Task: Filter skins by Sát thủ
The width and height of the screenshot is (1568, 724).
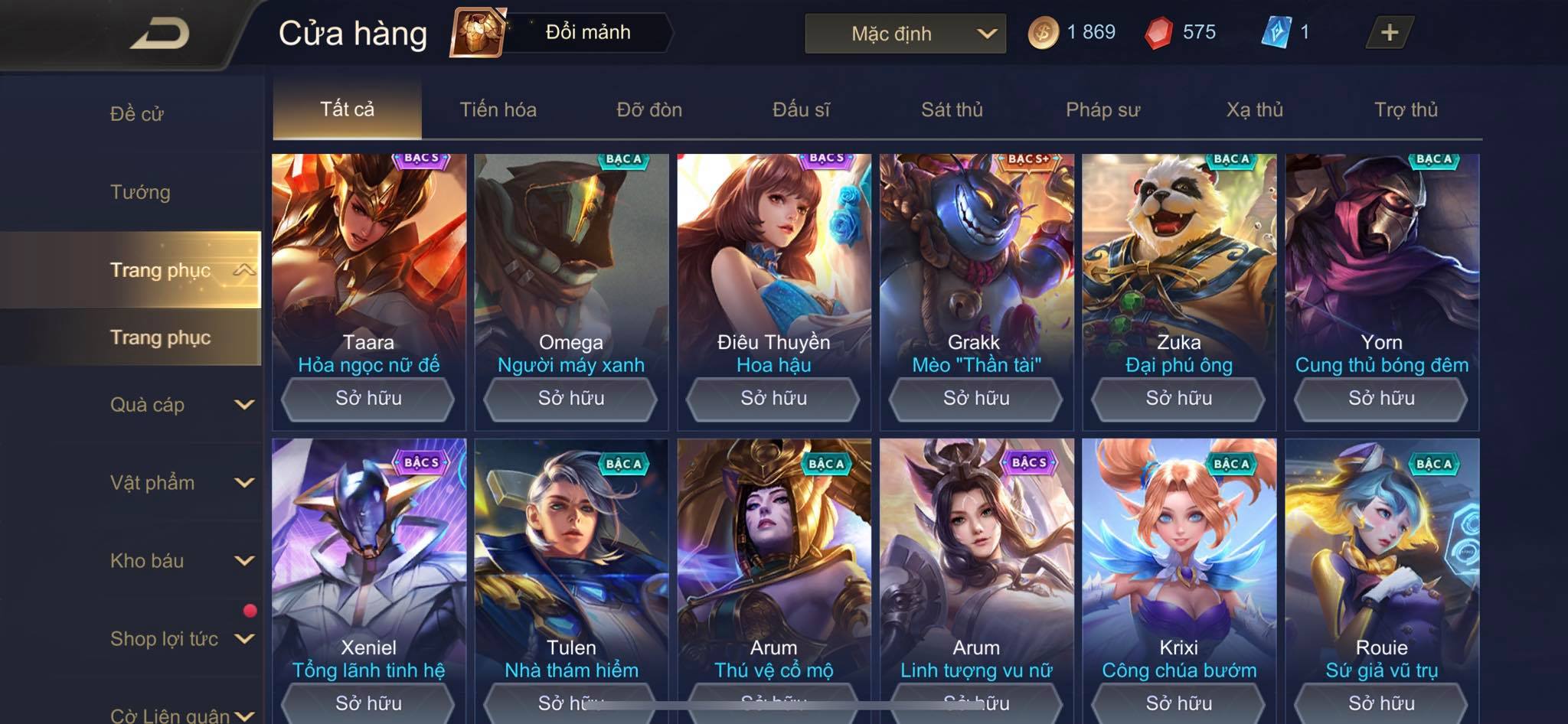Action: click(952, 109)
